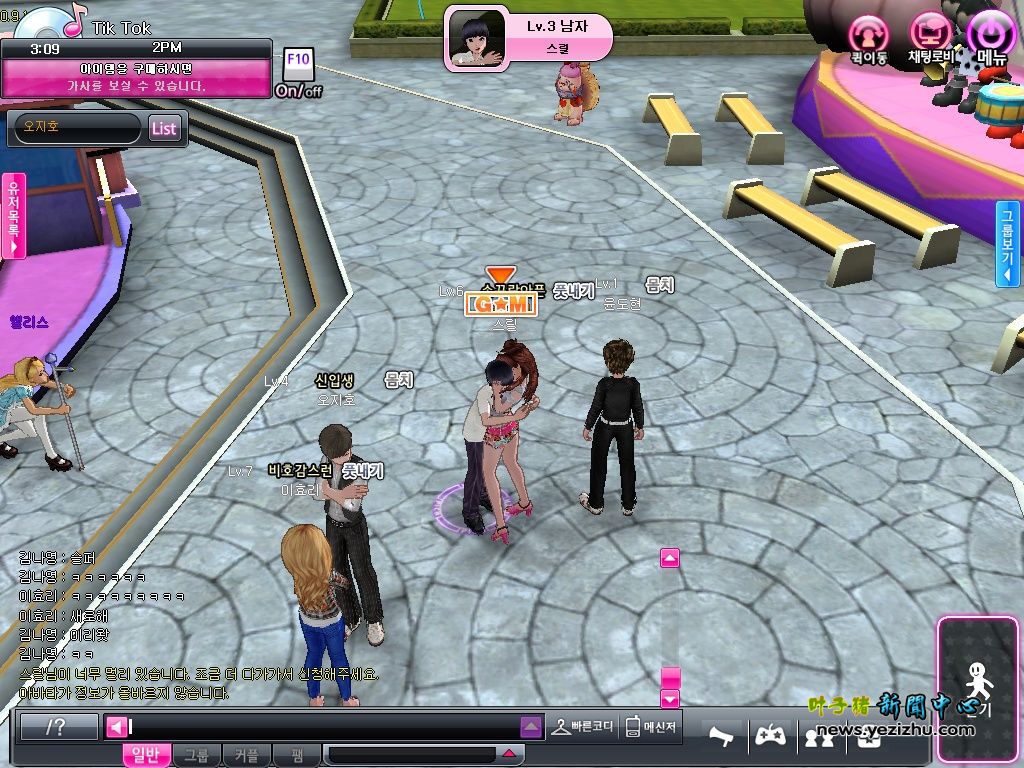
Task: Activate the 퀵이동 quick move icon
Action: [x=868, y=38]
